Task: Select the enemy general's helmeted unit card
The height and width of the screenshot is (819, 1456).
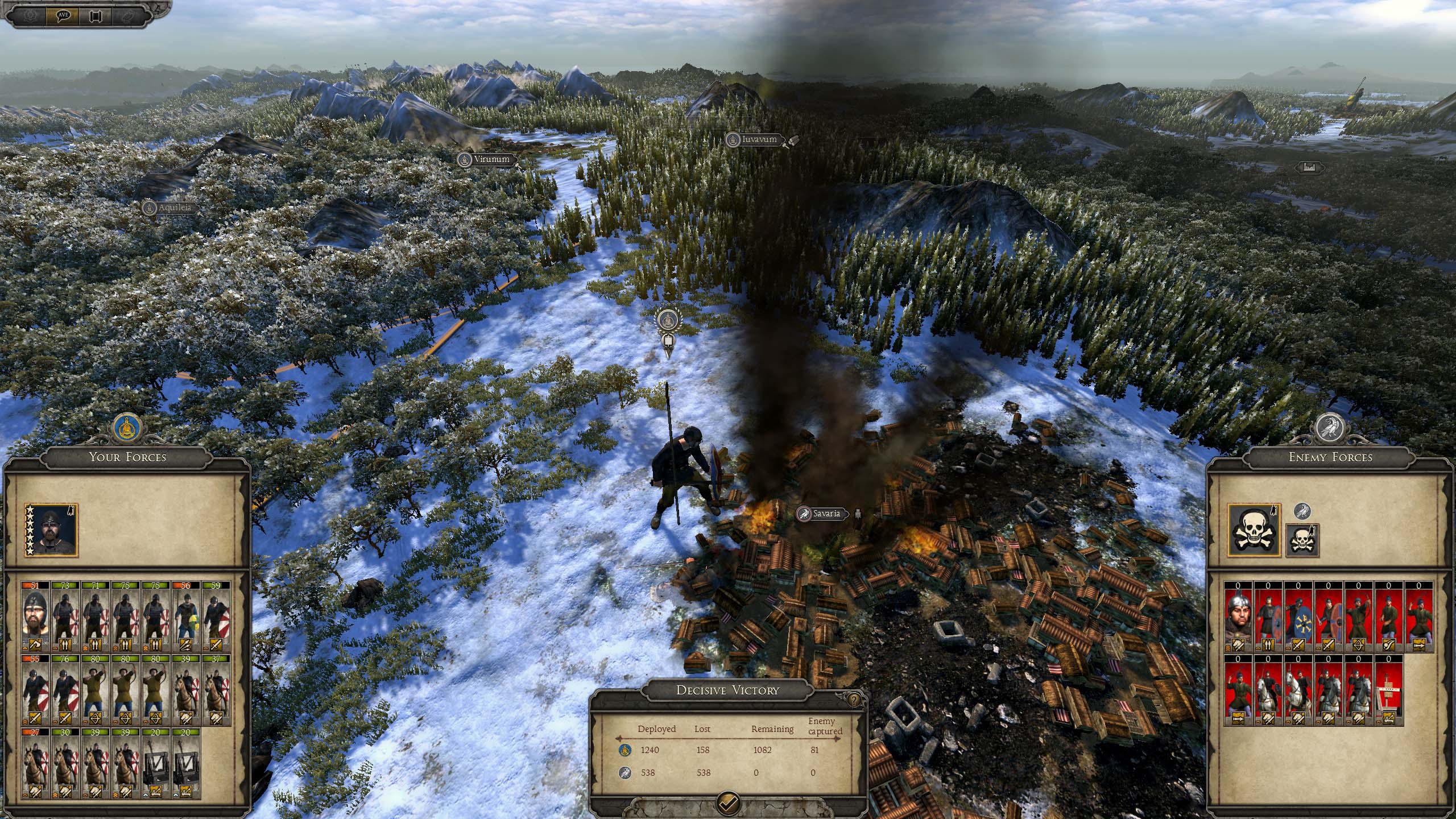Action: [1238, 617]
